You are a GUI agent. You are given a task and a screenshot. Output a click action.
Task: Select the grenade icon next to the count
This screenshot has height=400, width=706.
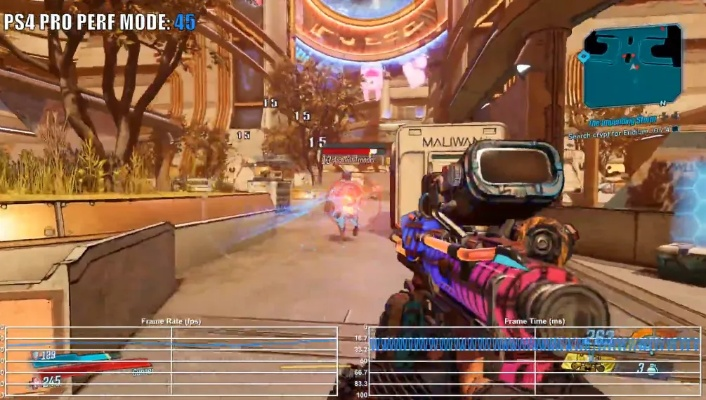click(651, 369)
